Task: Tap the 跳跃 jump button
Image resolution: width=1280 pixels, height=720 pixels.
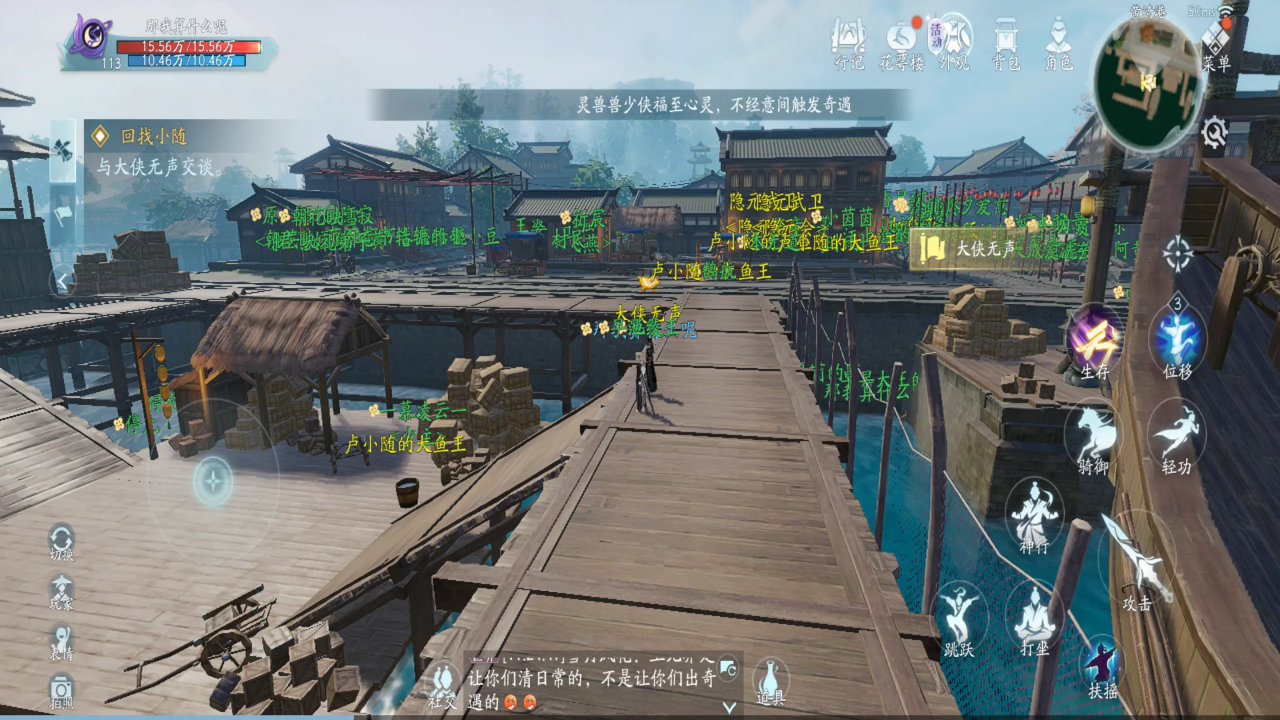Action: (x=959, y=615)
